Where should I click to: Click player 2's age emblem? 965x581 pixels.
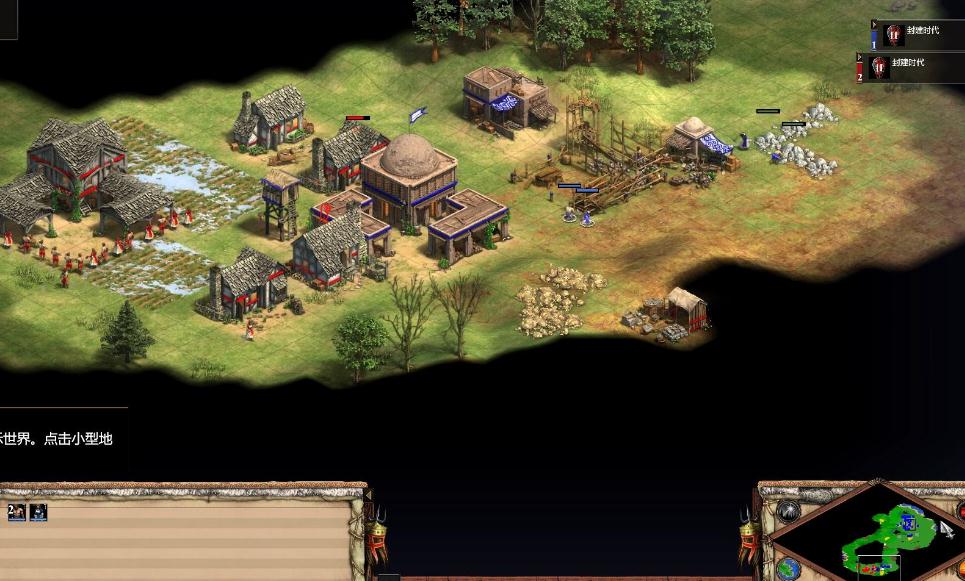point(879,67)
